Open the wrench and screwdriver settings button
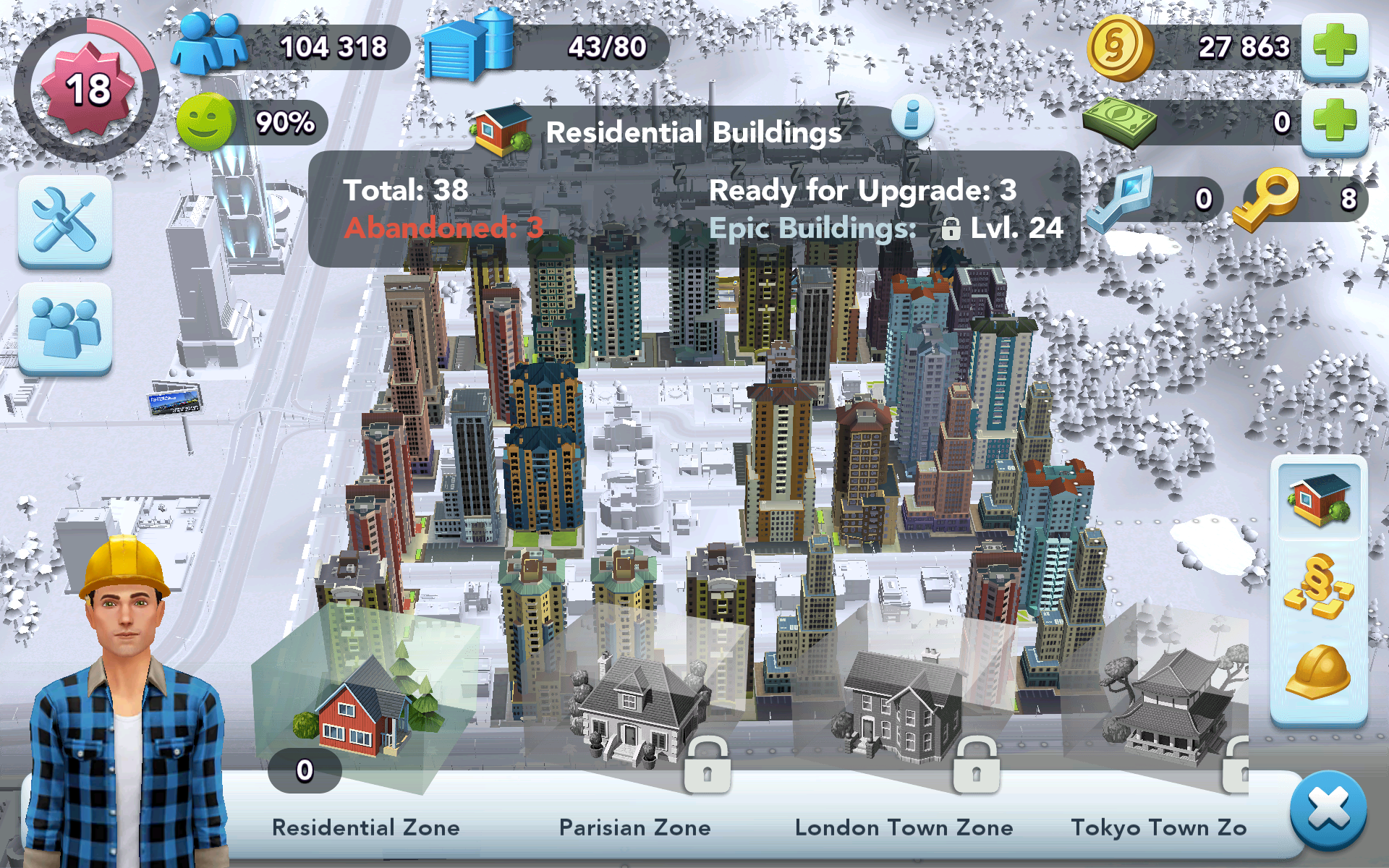1389x868 pixels. pyautogui.click(x=65, y=220)
